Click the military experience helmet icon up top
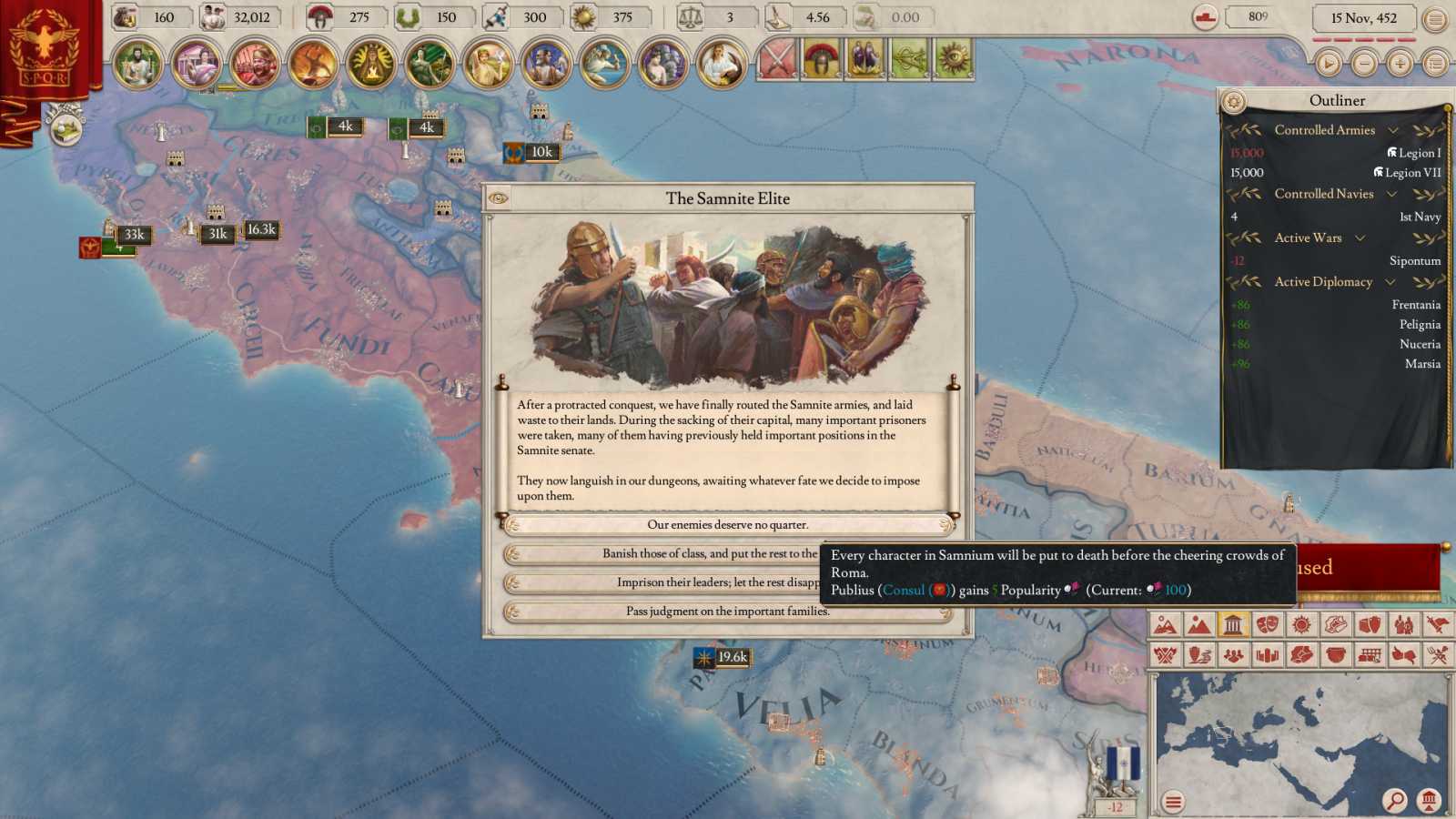Viewport: 1456px width, 819px height. pos(318,16)
